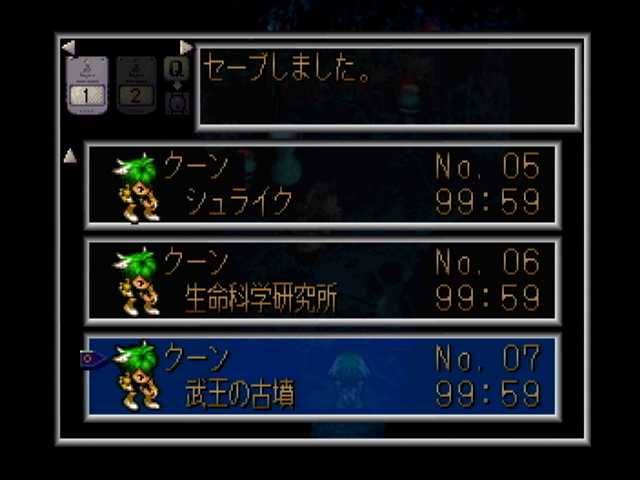Viewport: 640px width, 480px height.
Task: Select save file No. 05 シュライク
Action: 322,185
